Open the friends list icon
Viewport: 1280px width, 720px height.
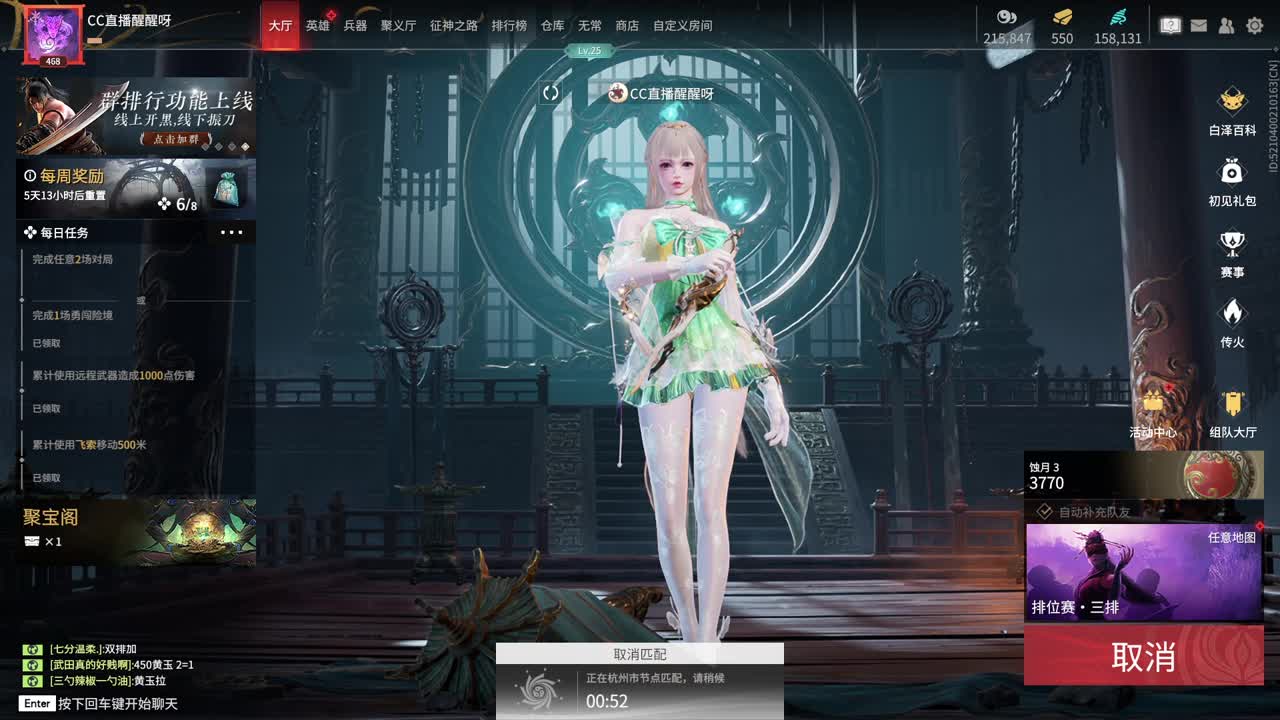point(1227,26)
